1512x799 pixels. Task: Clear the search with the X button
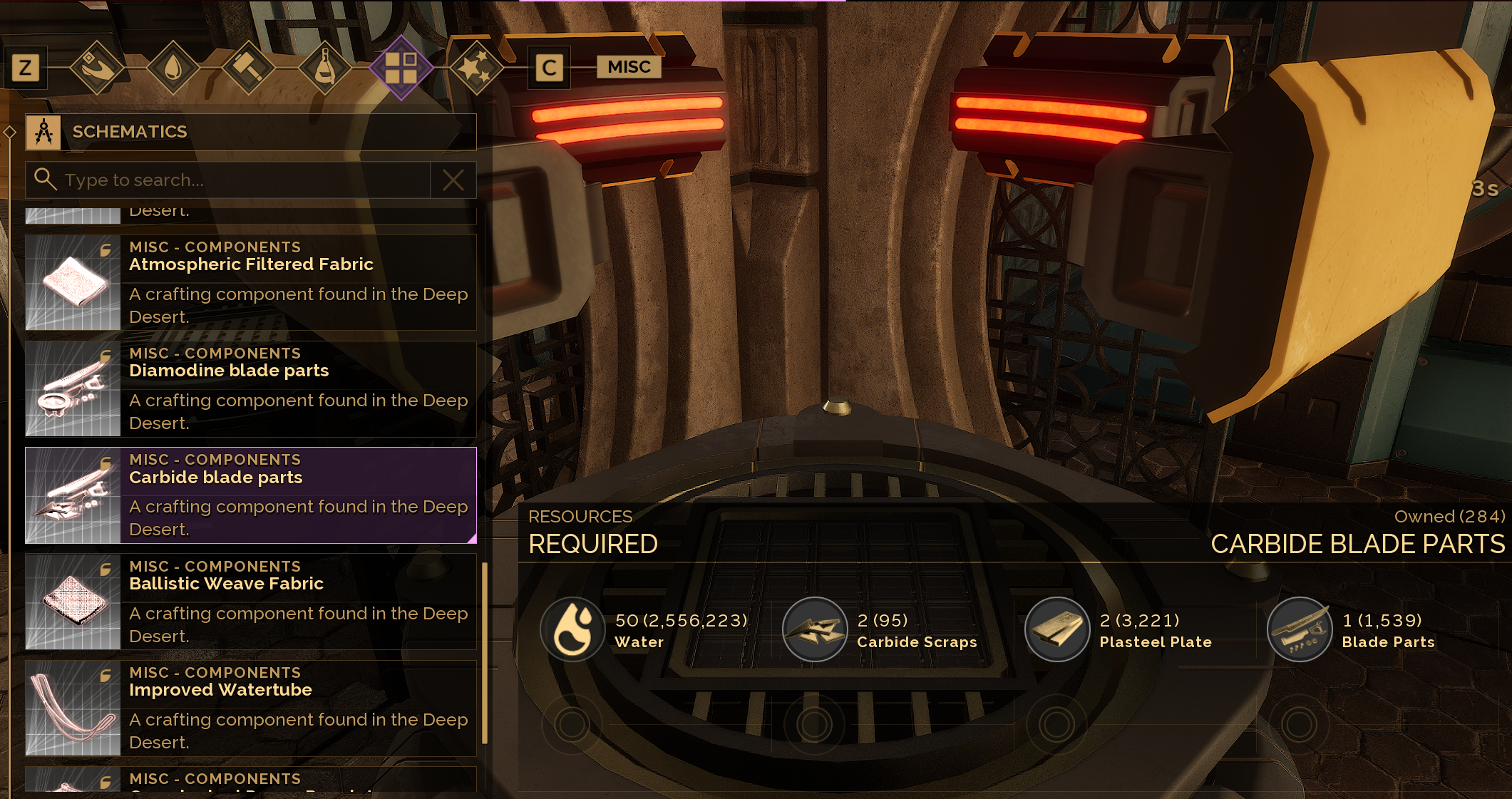(x=453, y=180)
